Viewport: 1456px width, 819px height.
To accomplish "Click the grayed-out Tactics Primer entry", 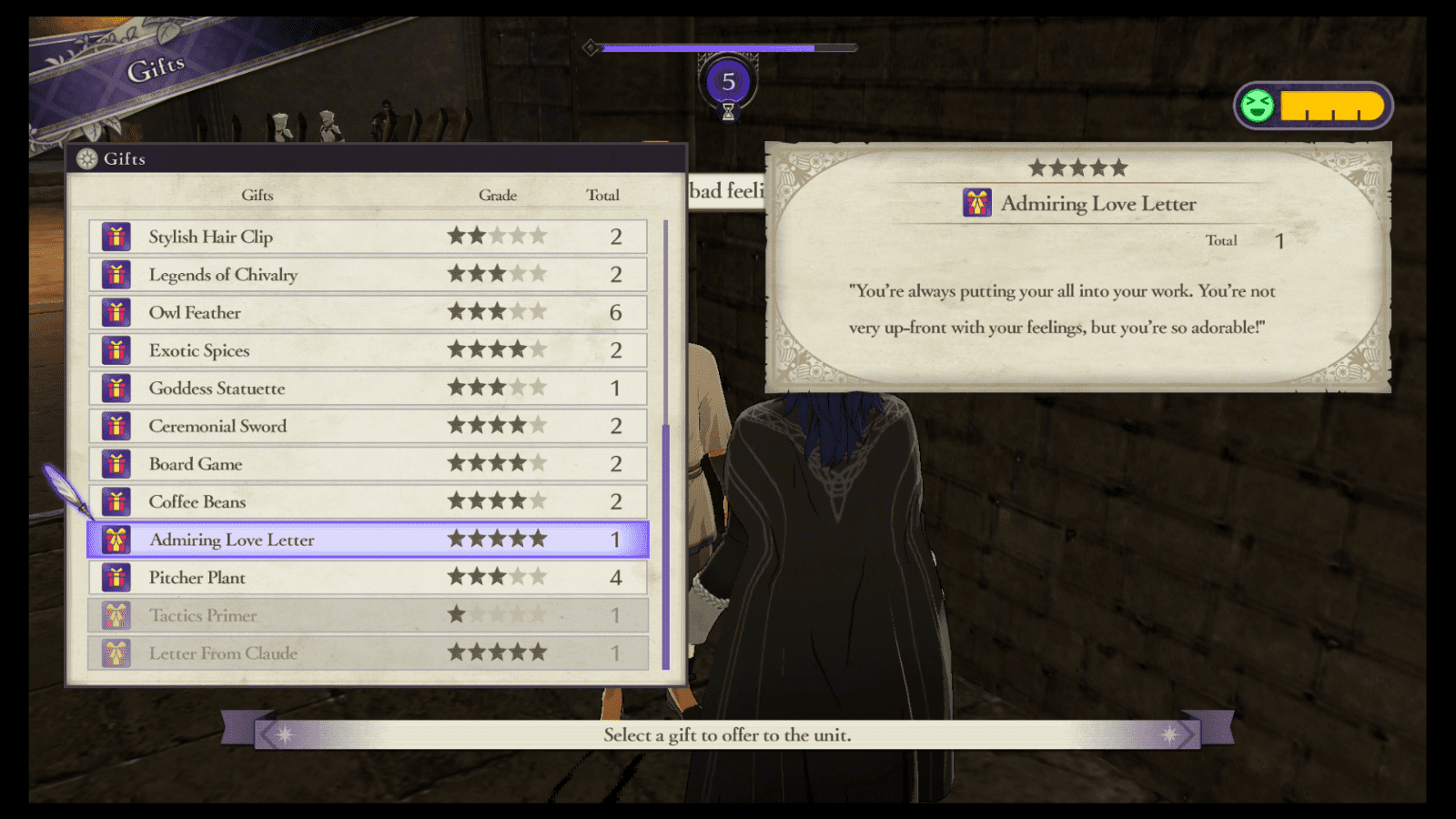I will click(x=364, y=615).
